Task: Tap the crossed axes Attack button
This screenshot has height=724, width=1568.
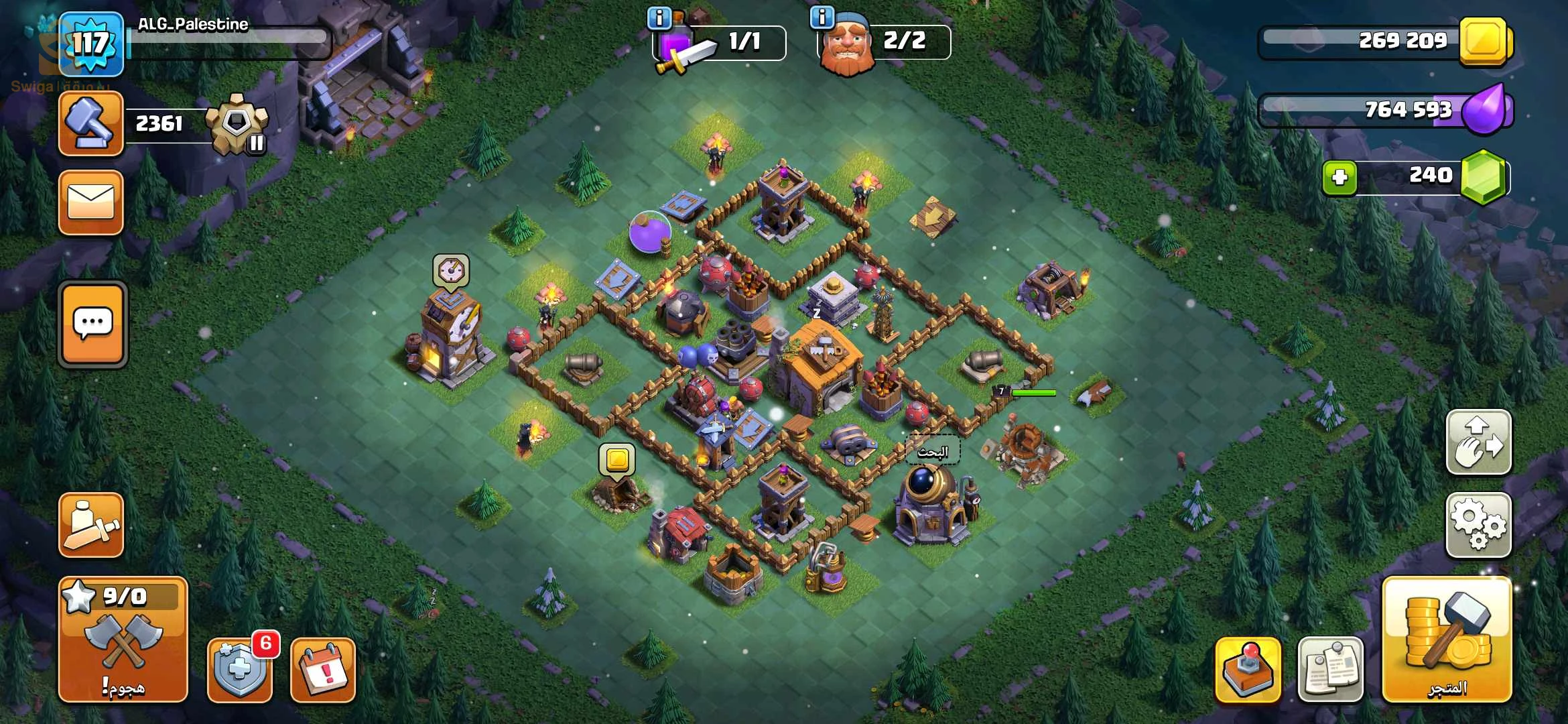Action: pyautogui.click(x=123, y=640)
